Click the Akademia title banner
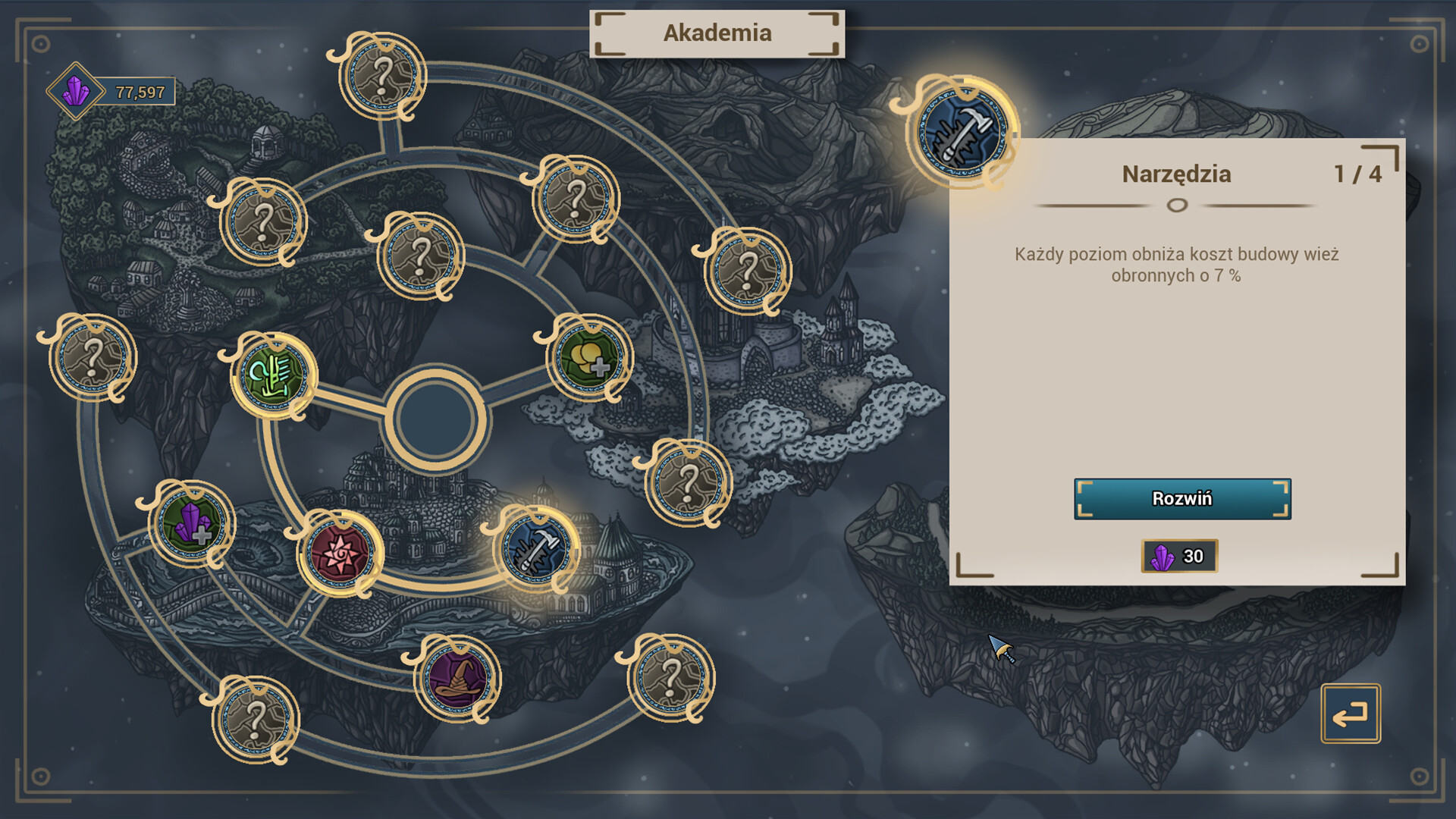The image size is (1456, 819). (718, 33)
